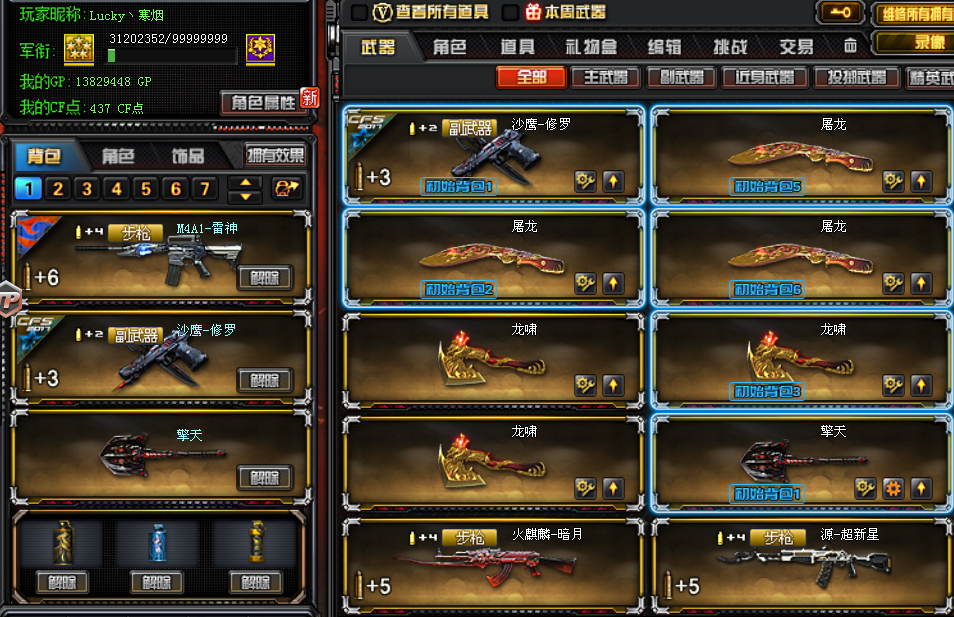
Task: Open the 角色属性 character stats
Action: (x=264, y=102)
